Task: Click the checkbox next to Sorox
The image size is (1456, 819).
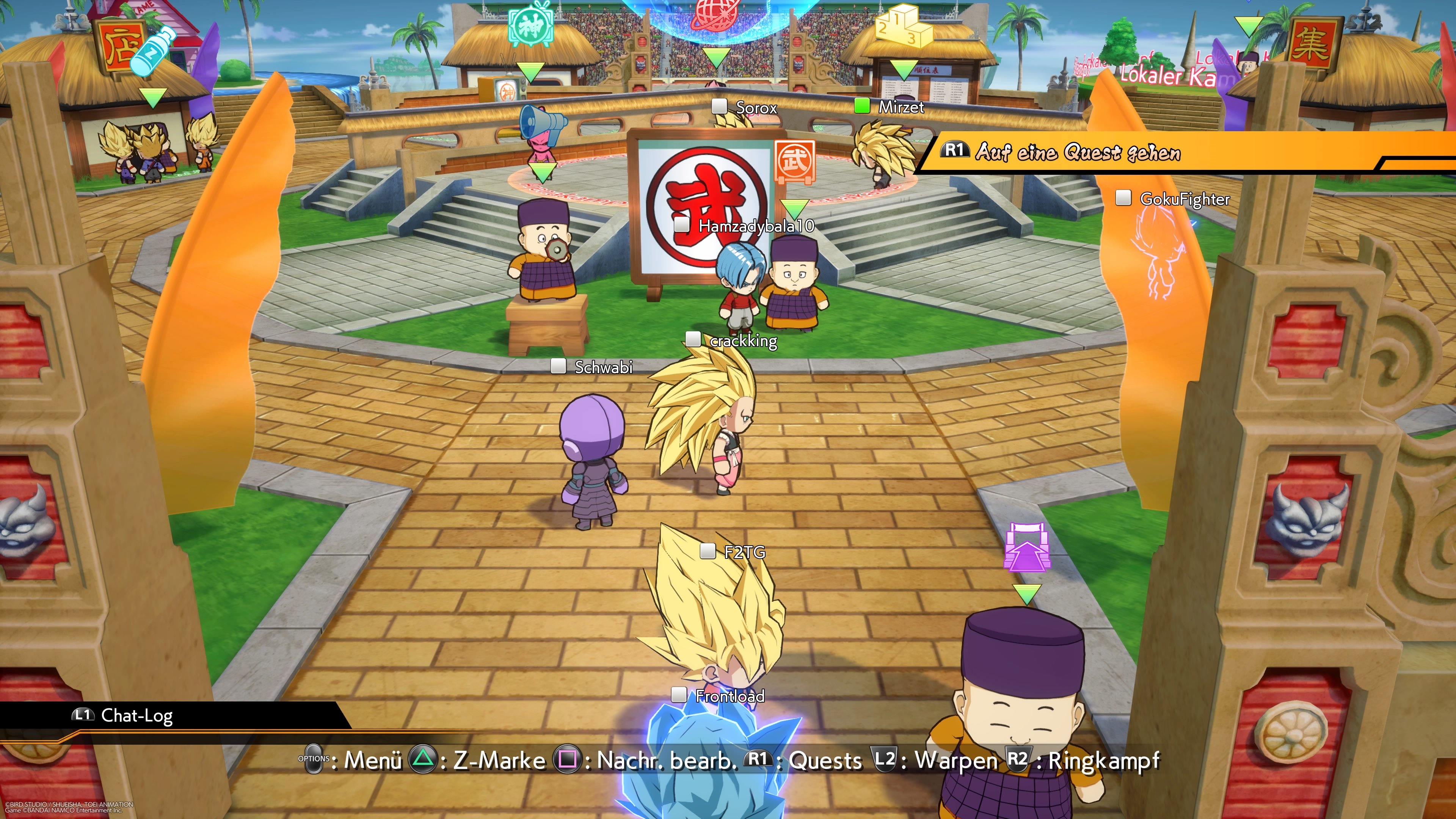Action: point(720,107)
